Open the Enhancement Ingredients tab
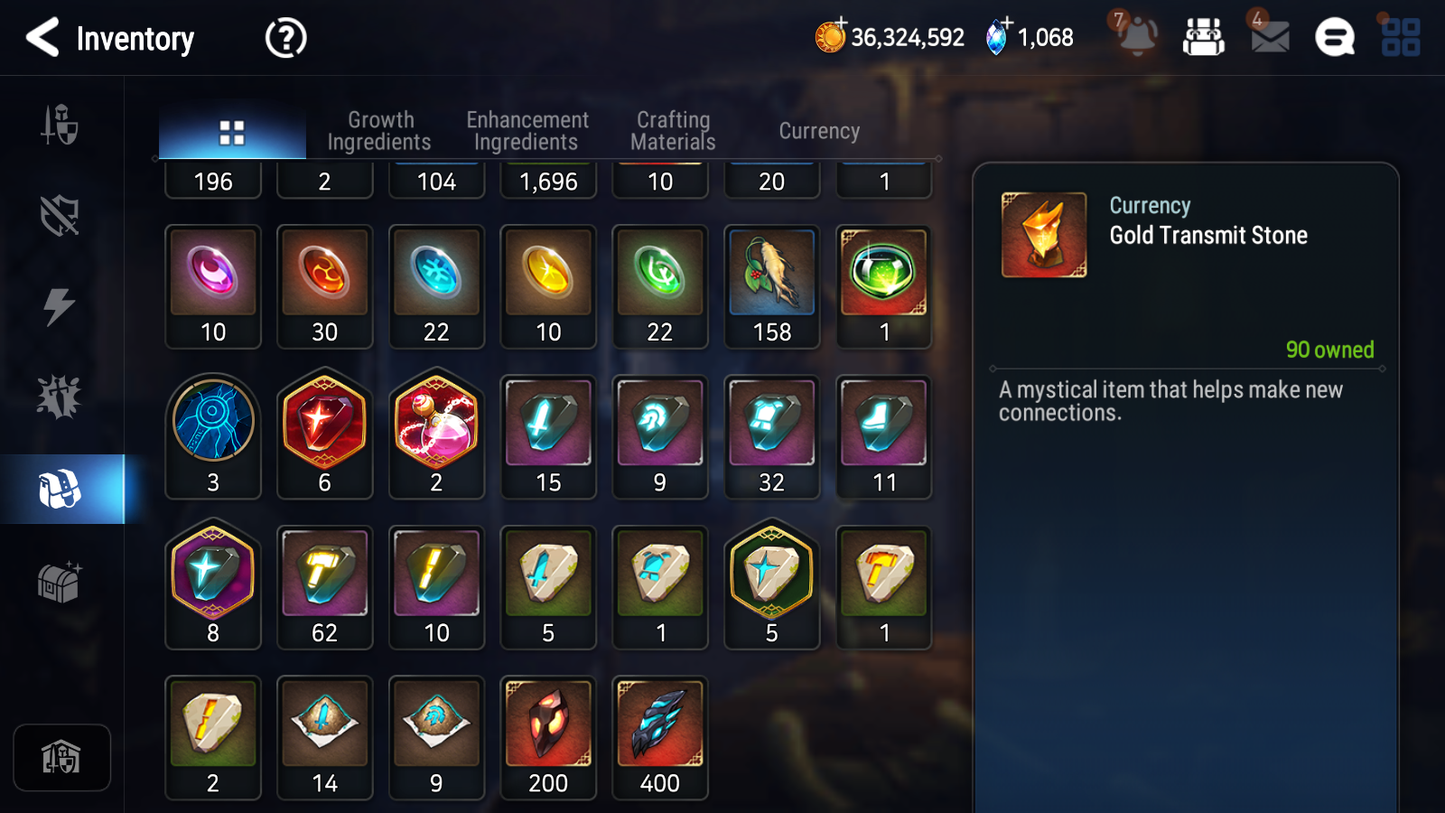Screen dimensions: 1445x813 pyautogui.click(x=527, y=131)
